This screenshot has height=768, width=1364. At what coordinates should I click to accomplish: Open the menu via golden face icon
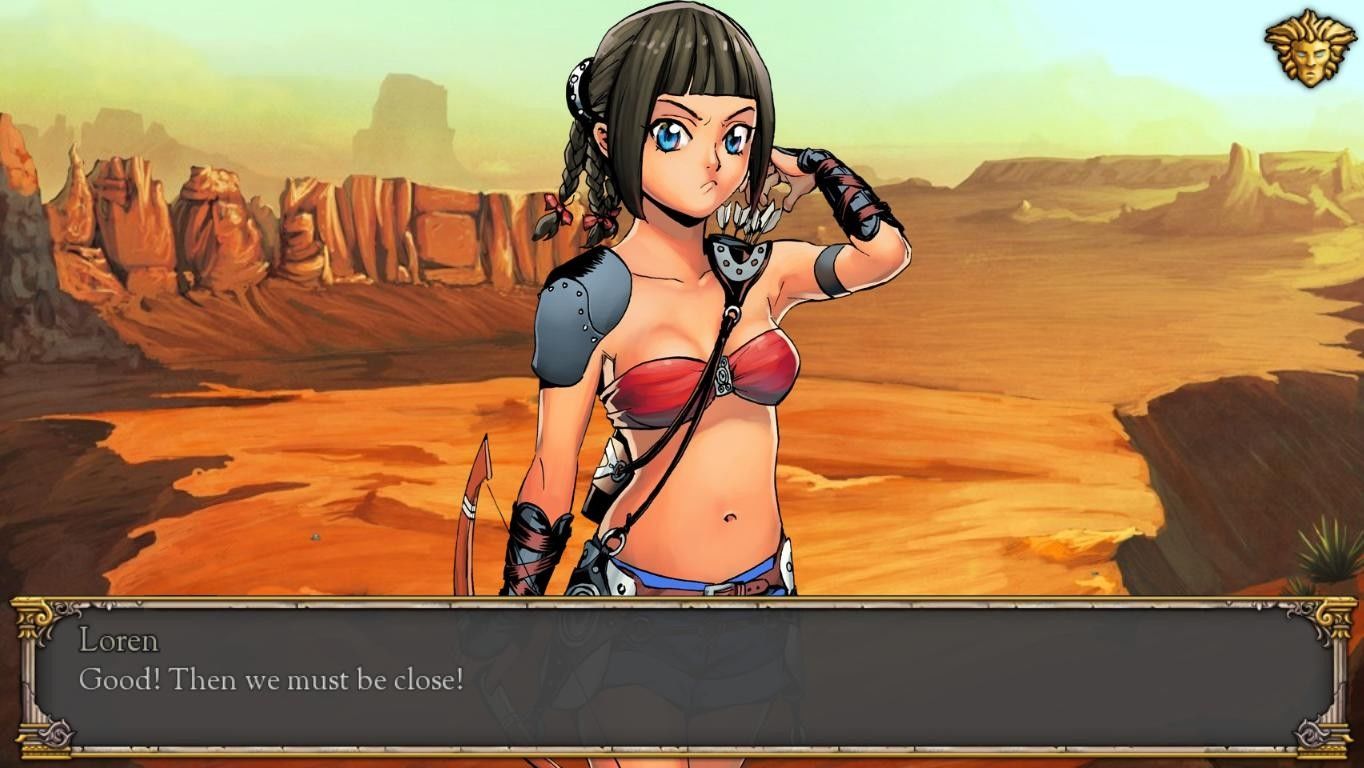pos(1310,48)
